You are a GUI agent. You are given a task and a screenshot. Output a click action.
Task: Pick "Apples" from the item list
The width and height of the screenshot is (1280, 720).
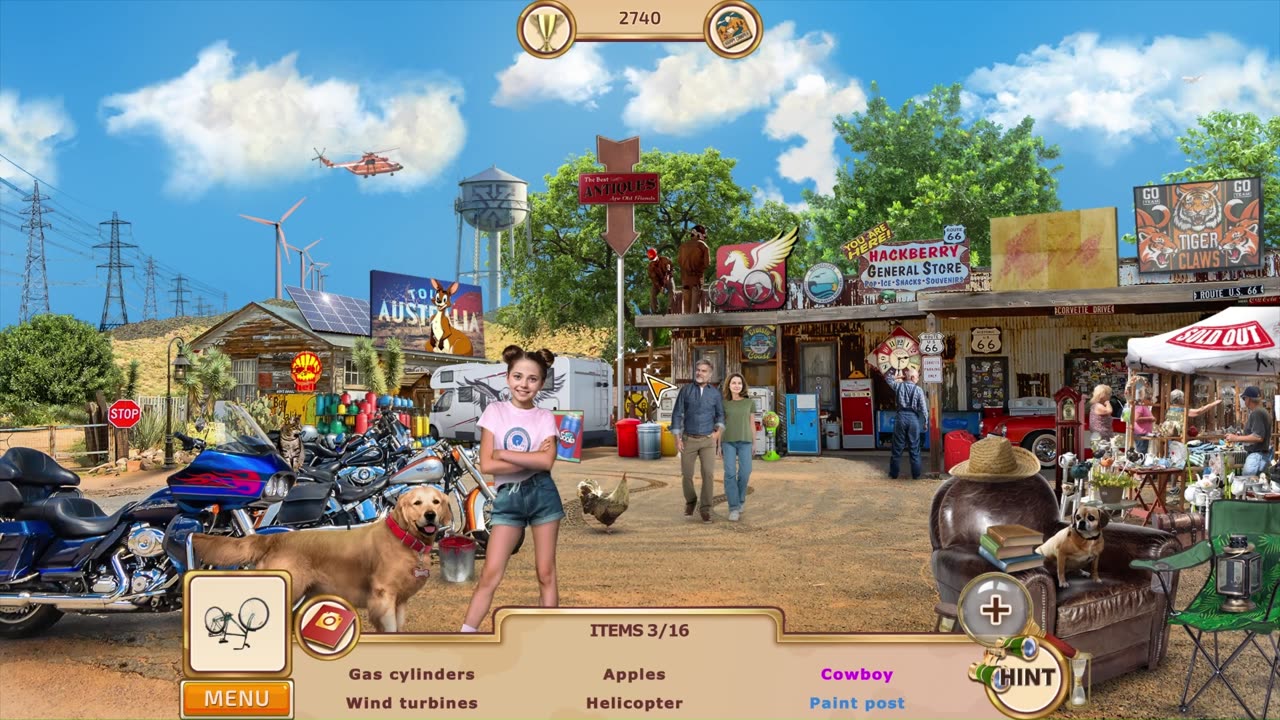click(x=634, y=674)
